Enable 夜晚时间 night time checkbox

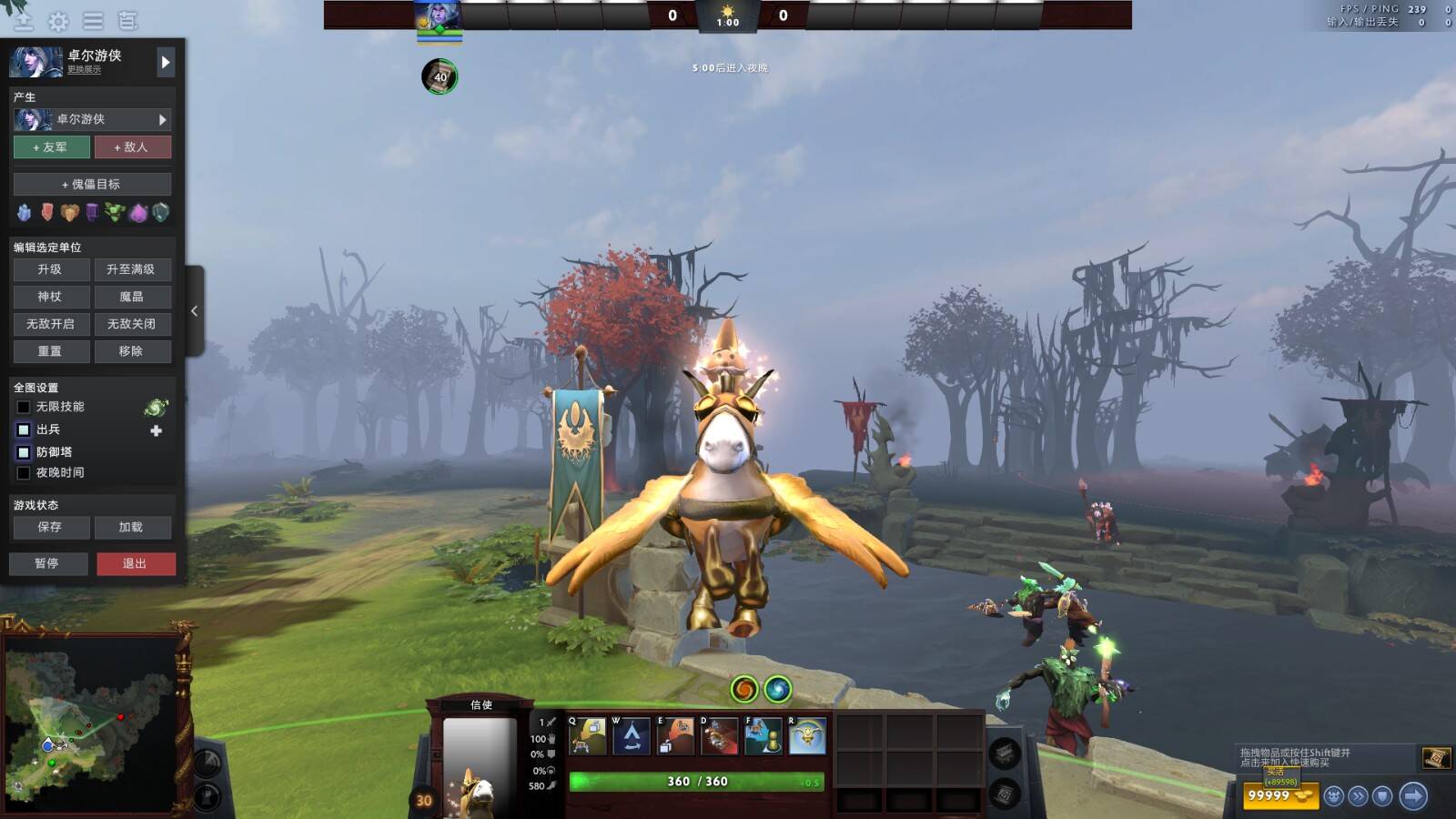point(24,473)
